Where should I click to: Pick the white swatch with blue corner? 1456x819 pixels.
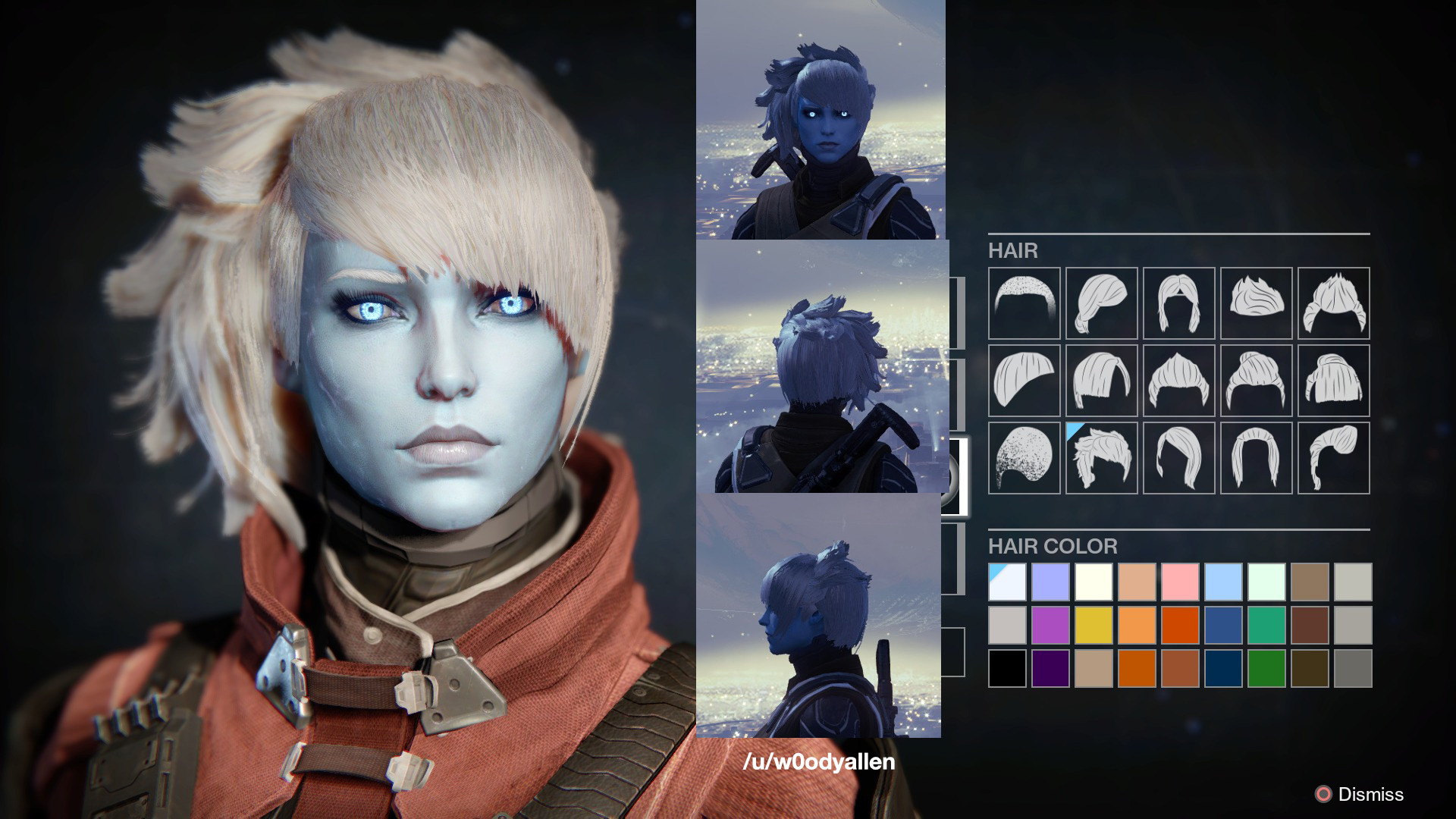coord(1007,582)
